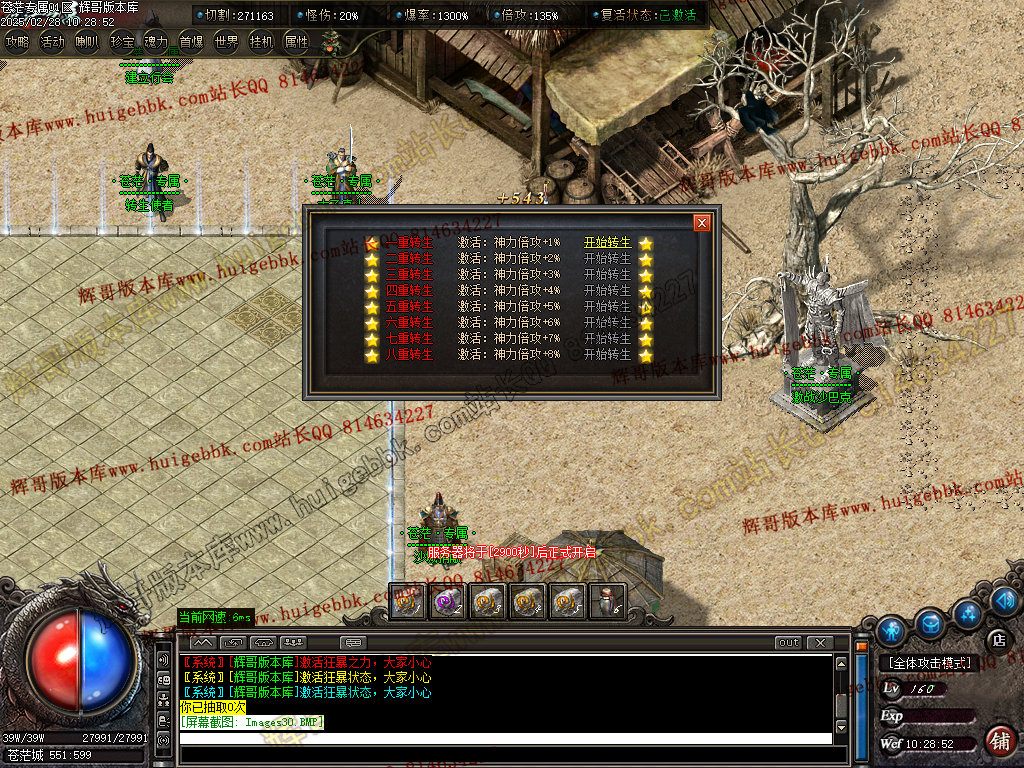This screenshot has width=1024, height=768.
Task: Click the OUT button on chat bar
Action: [788, 642]
